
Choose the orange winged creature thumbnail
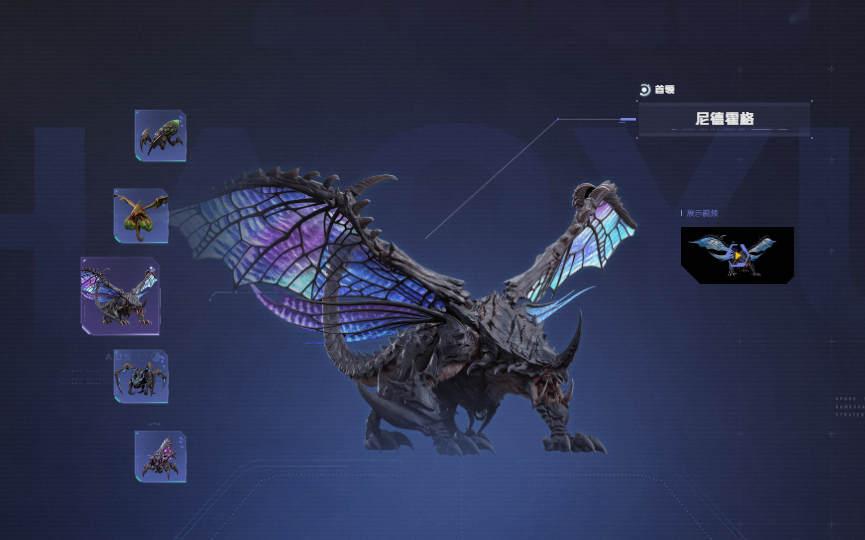[x=141, y=215]
